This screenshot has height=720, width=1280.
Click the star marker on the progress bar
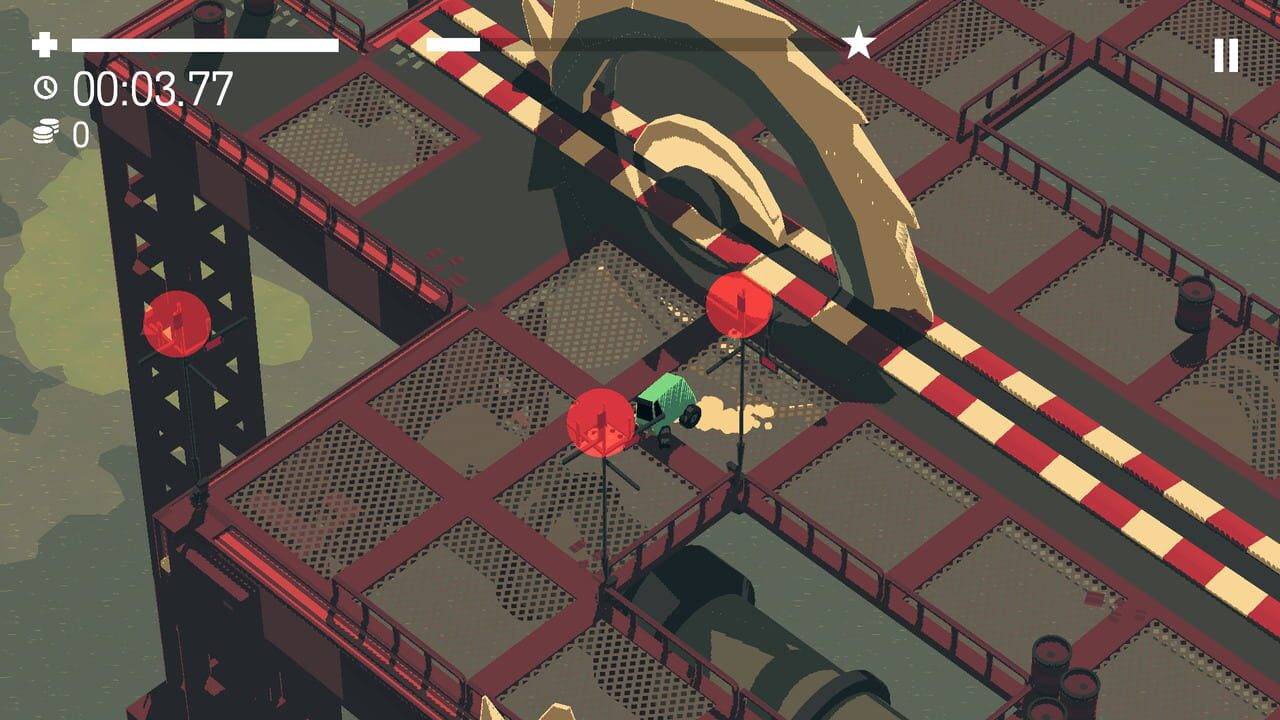(858, 43)
